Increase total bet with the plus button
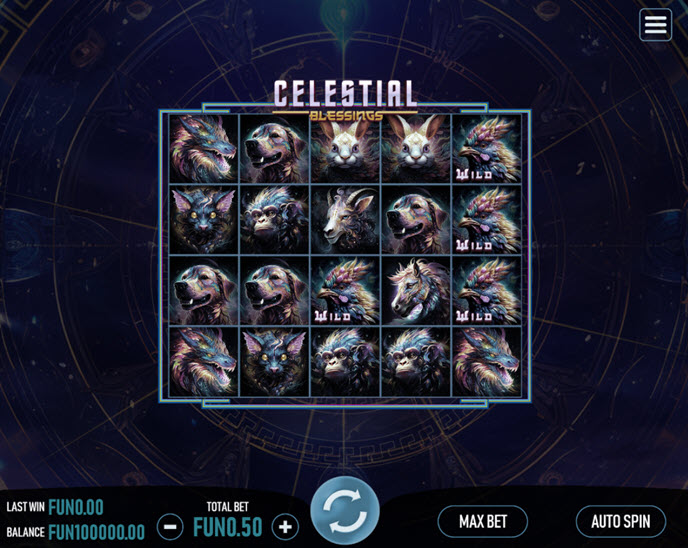Screen dimensions: 688x548 pyautogui.click(x=285, y=526)
